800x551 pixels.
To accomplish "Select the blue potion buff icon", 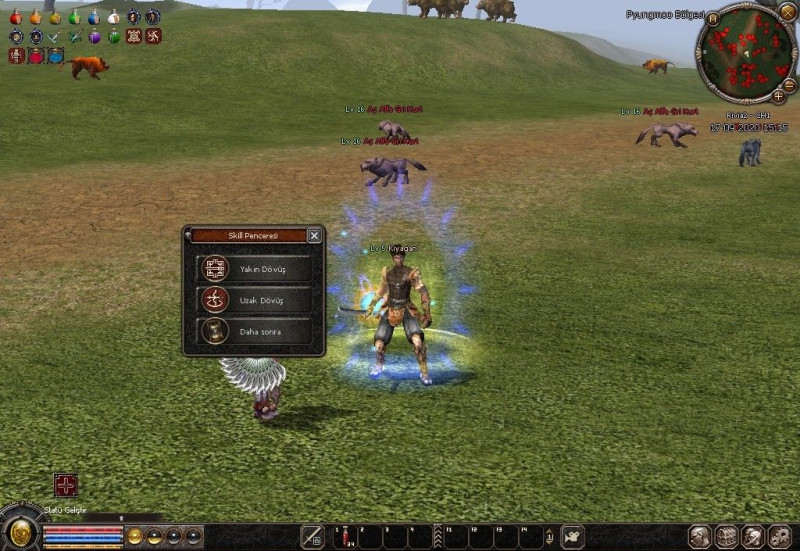I will 93,17.
